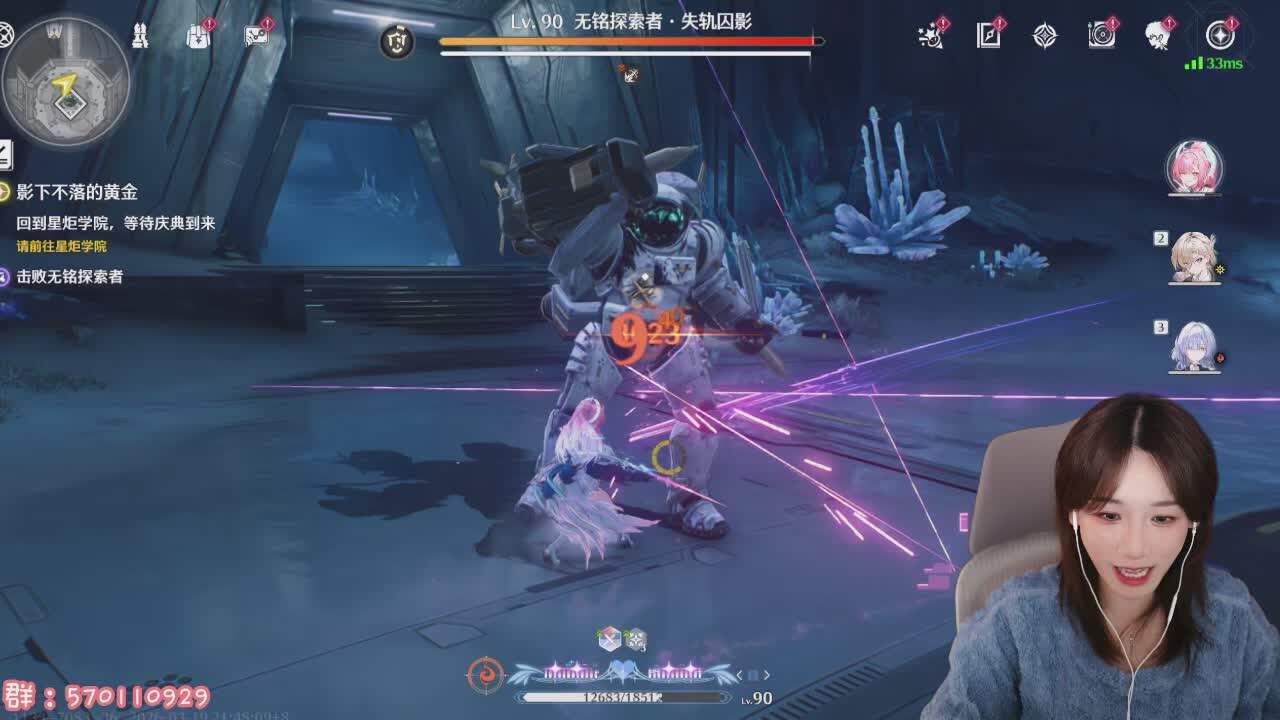
Task: Select the quest tracker "影下不落的黄金"
Action: coord(76,192)
